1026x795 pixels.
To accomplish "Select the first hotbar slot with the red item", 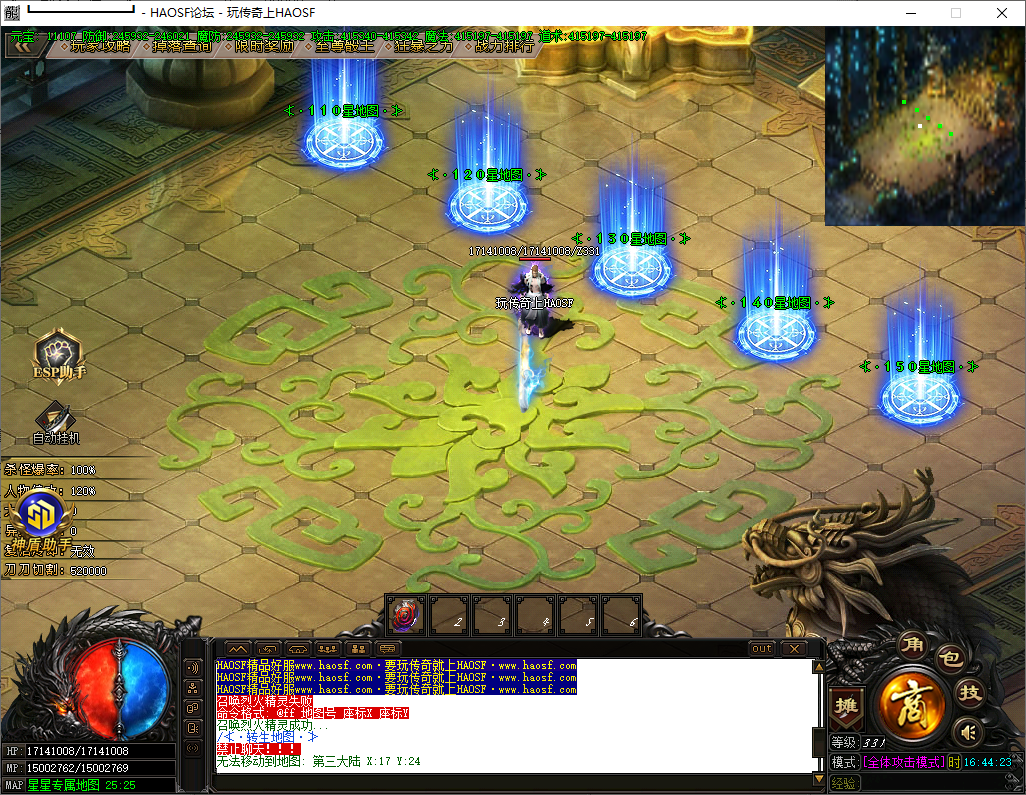I will [406, 615].
